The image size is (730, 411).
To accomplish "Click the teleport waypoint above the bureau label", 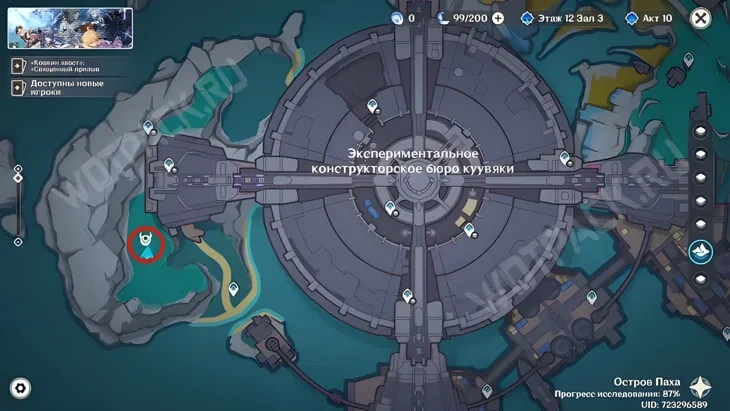I will coord(373,106).
